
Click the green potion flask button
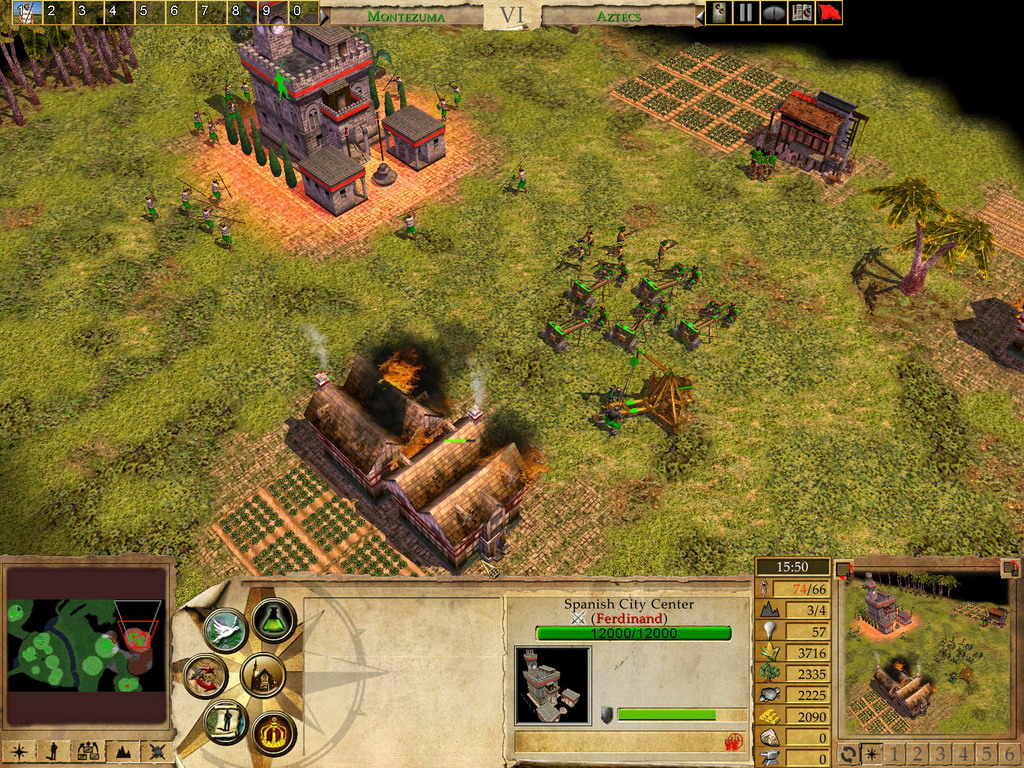pos(272,621)
